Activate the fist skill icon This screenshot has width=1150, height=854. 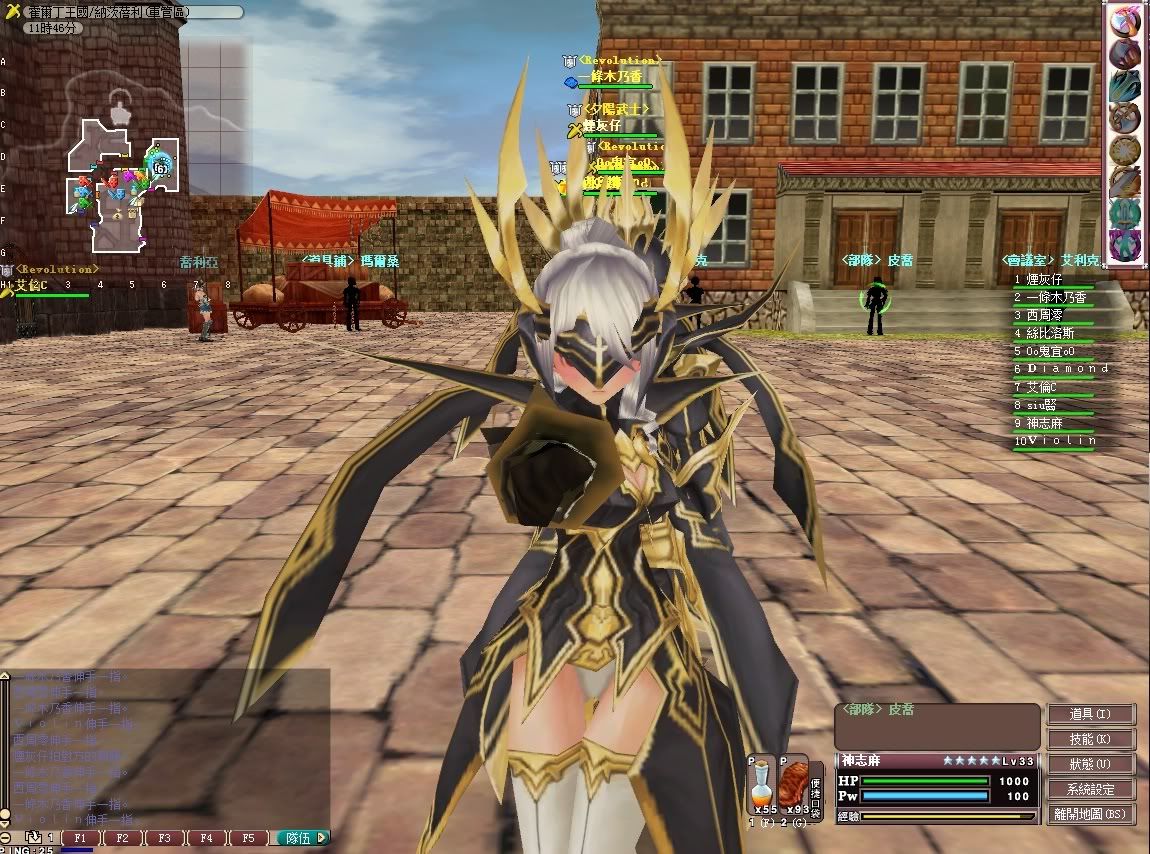pos(1125,53)
